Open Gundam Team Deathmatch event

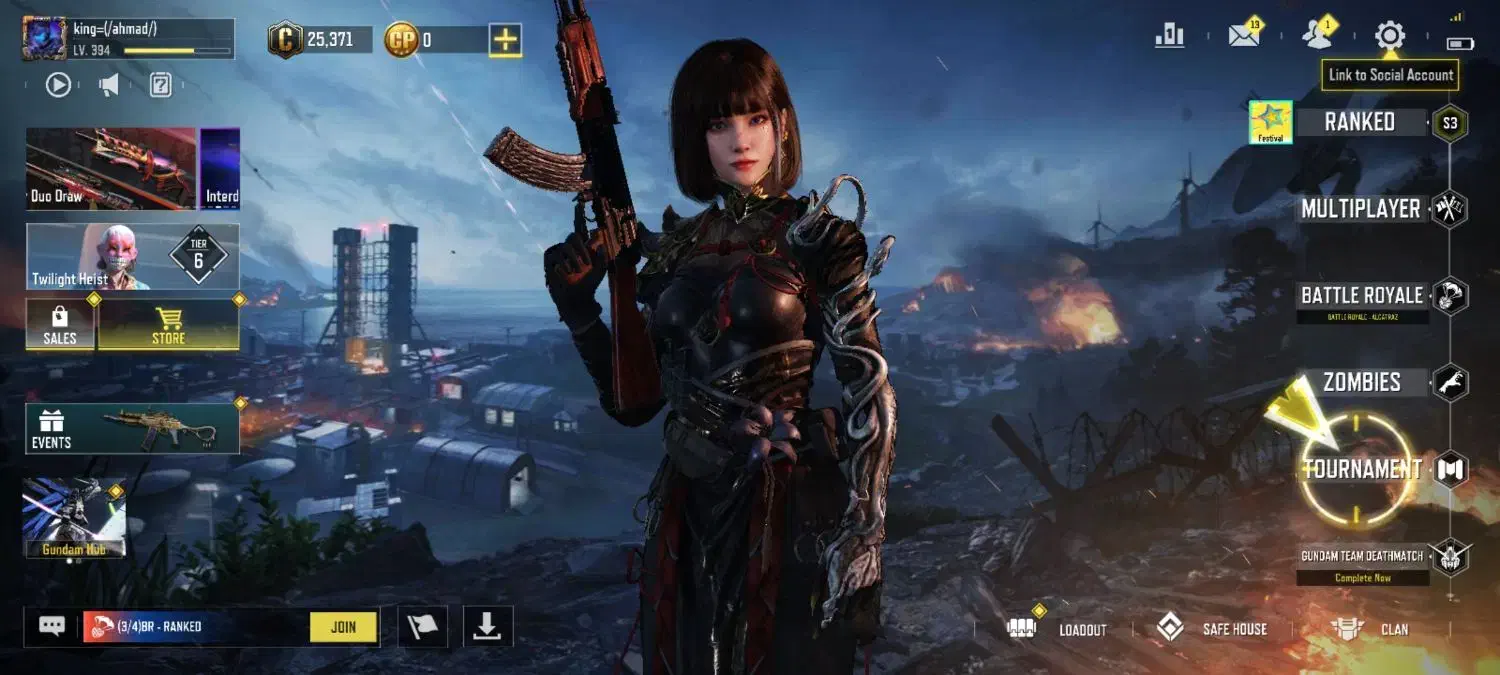pos(1362,556)
